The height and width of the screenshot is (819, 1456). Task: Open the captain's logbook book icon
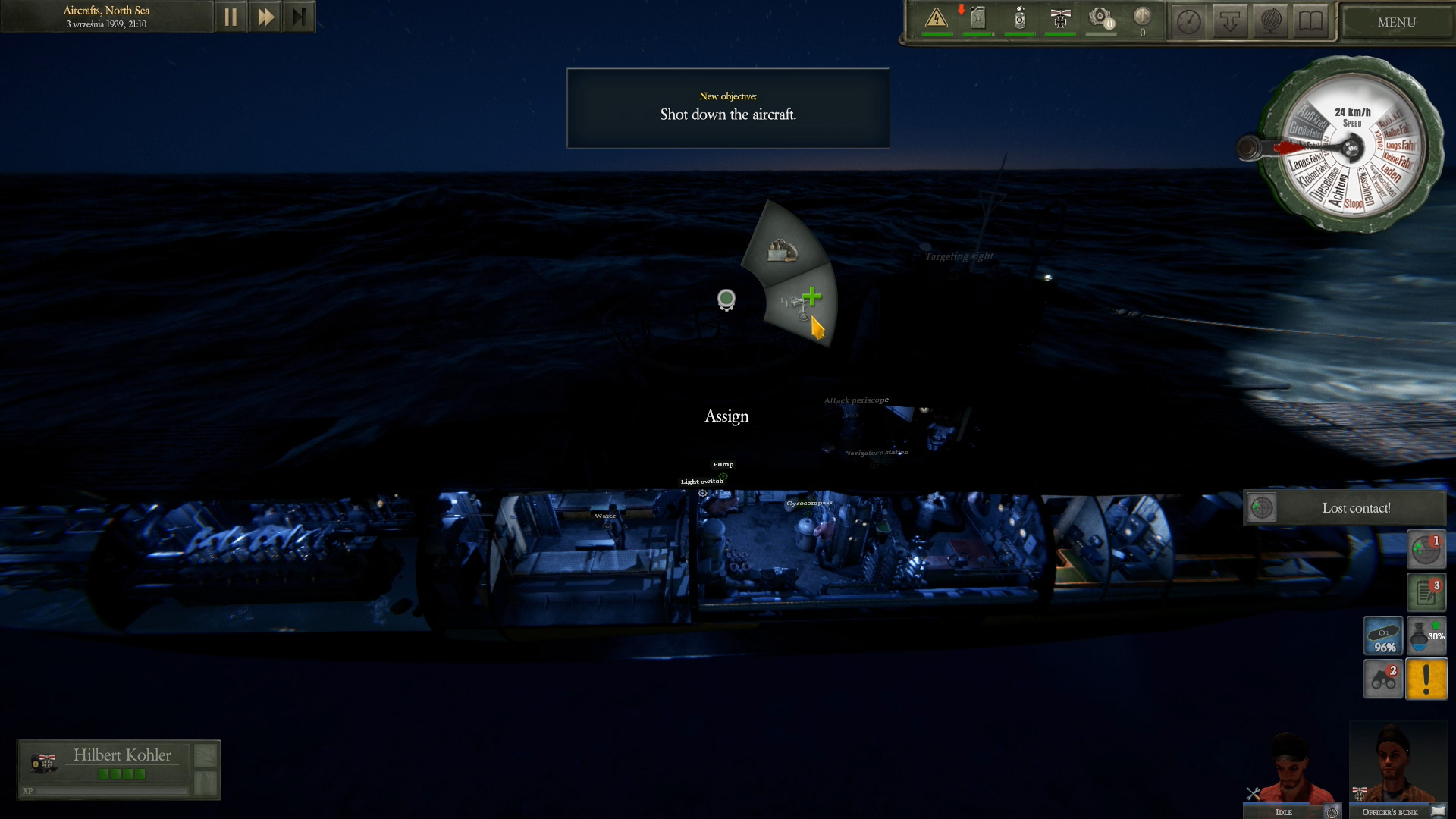(1310, 20)
